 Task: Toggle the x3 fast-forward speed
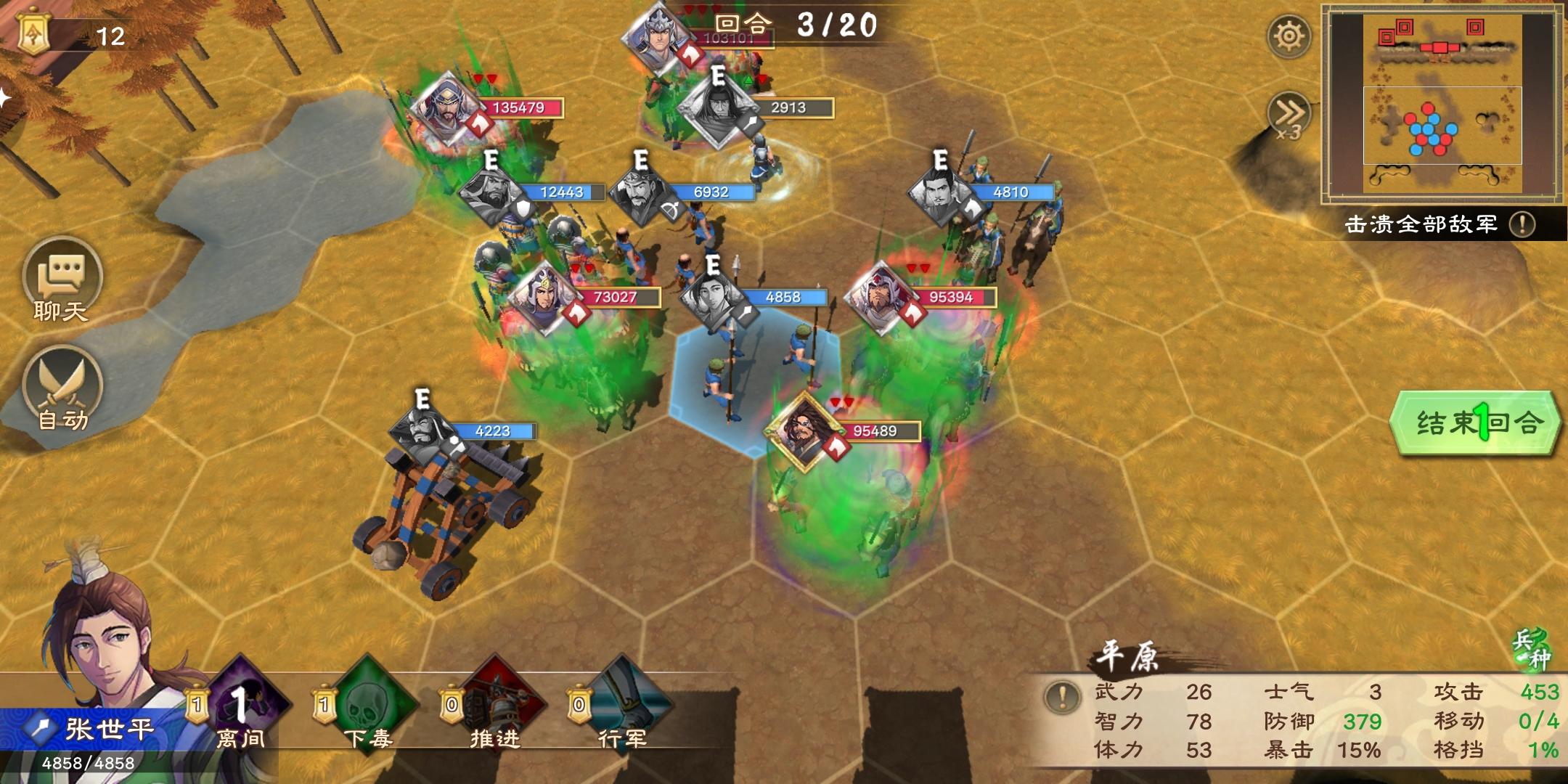coord(1288,115)
